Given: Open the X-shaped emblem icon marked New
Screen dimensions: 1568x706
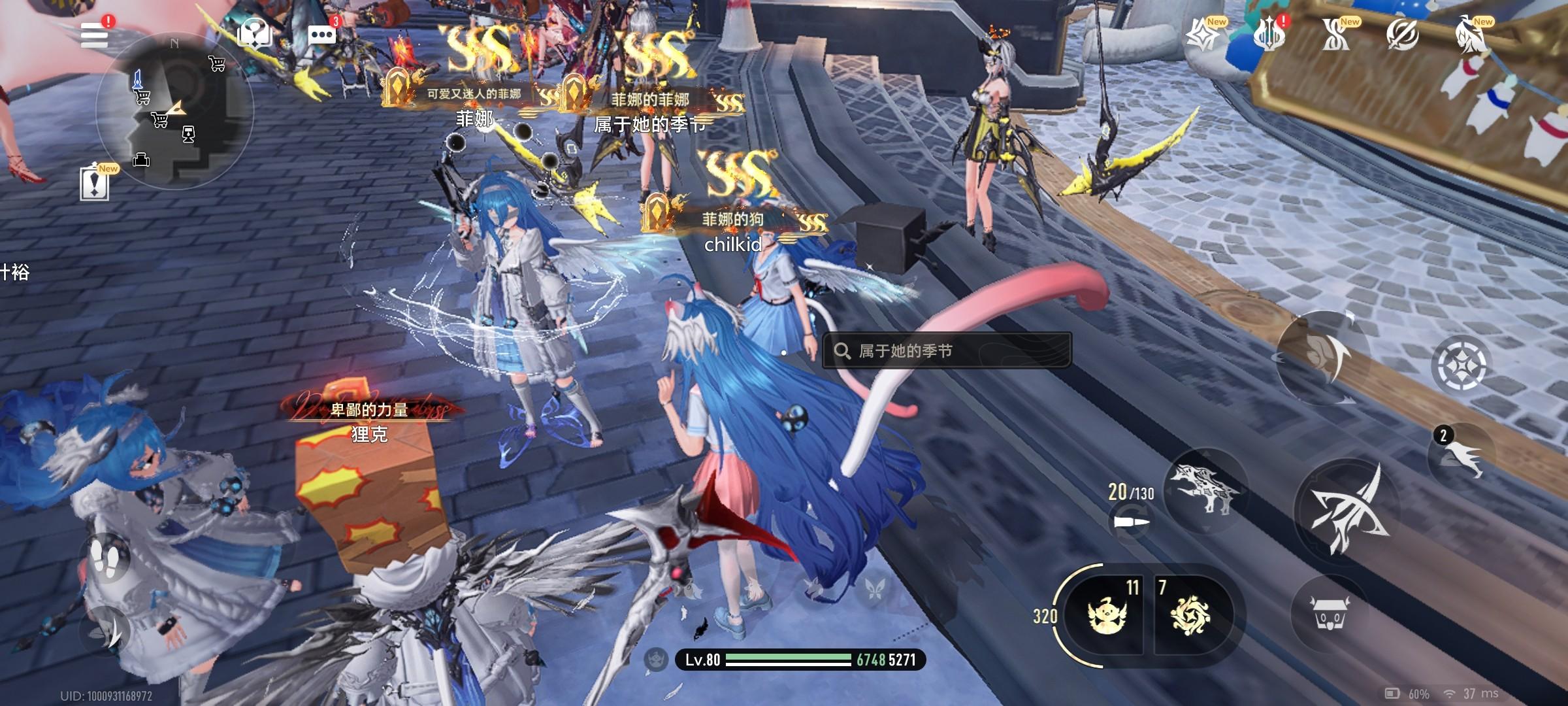Looking at the screenshot, I should 1335,35.
